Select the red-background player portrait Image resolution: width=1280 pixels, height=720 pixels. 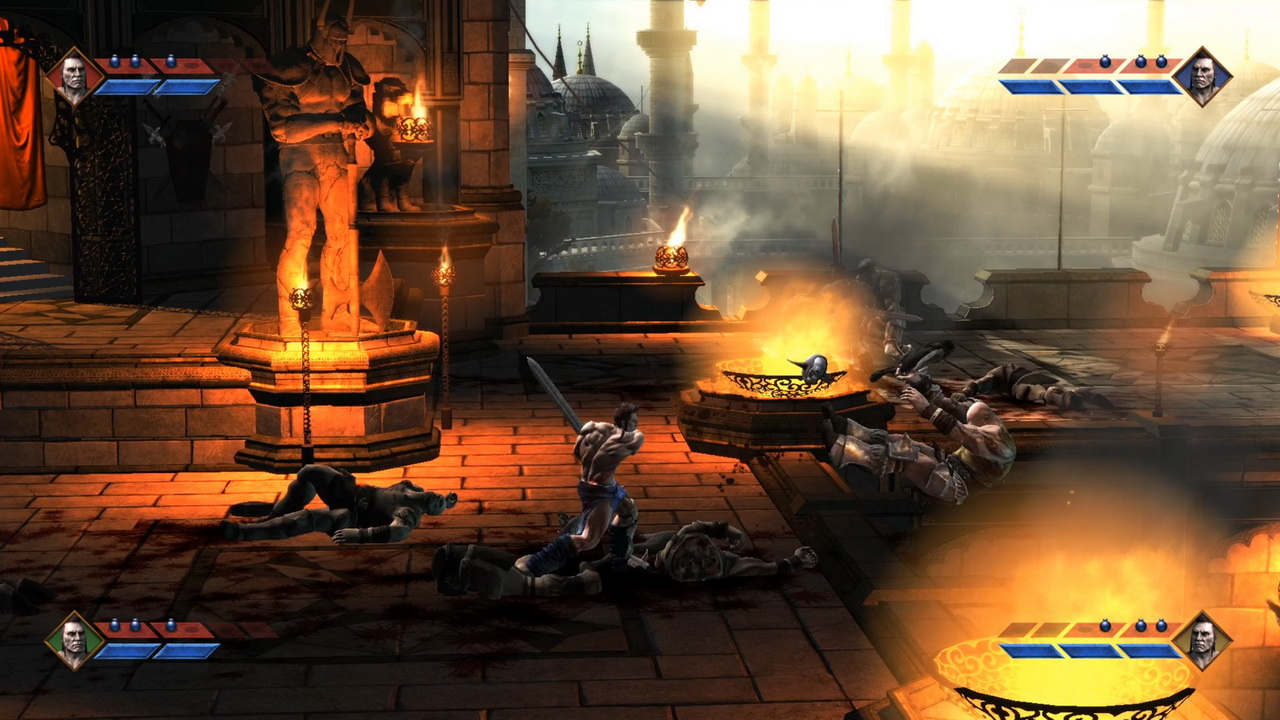pyautogui.click(x=74, y=76)
